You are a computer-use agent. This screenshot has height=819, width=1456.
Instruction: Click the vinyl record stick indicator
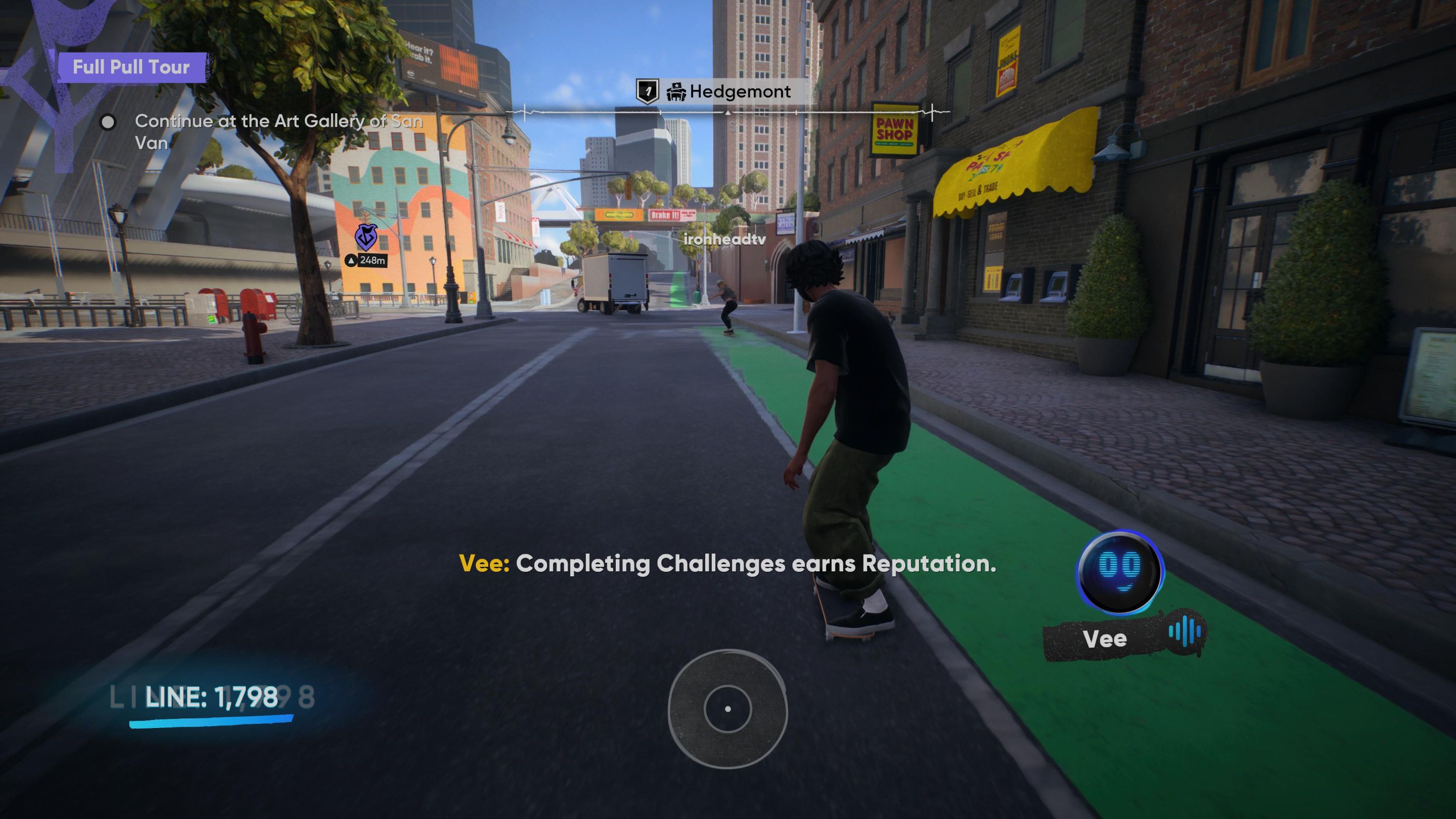click(x=727, y=709)
